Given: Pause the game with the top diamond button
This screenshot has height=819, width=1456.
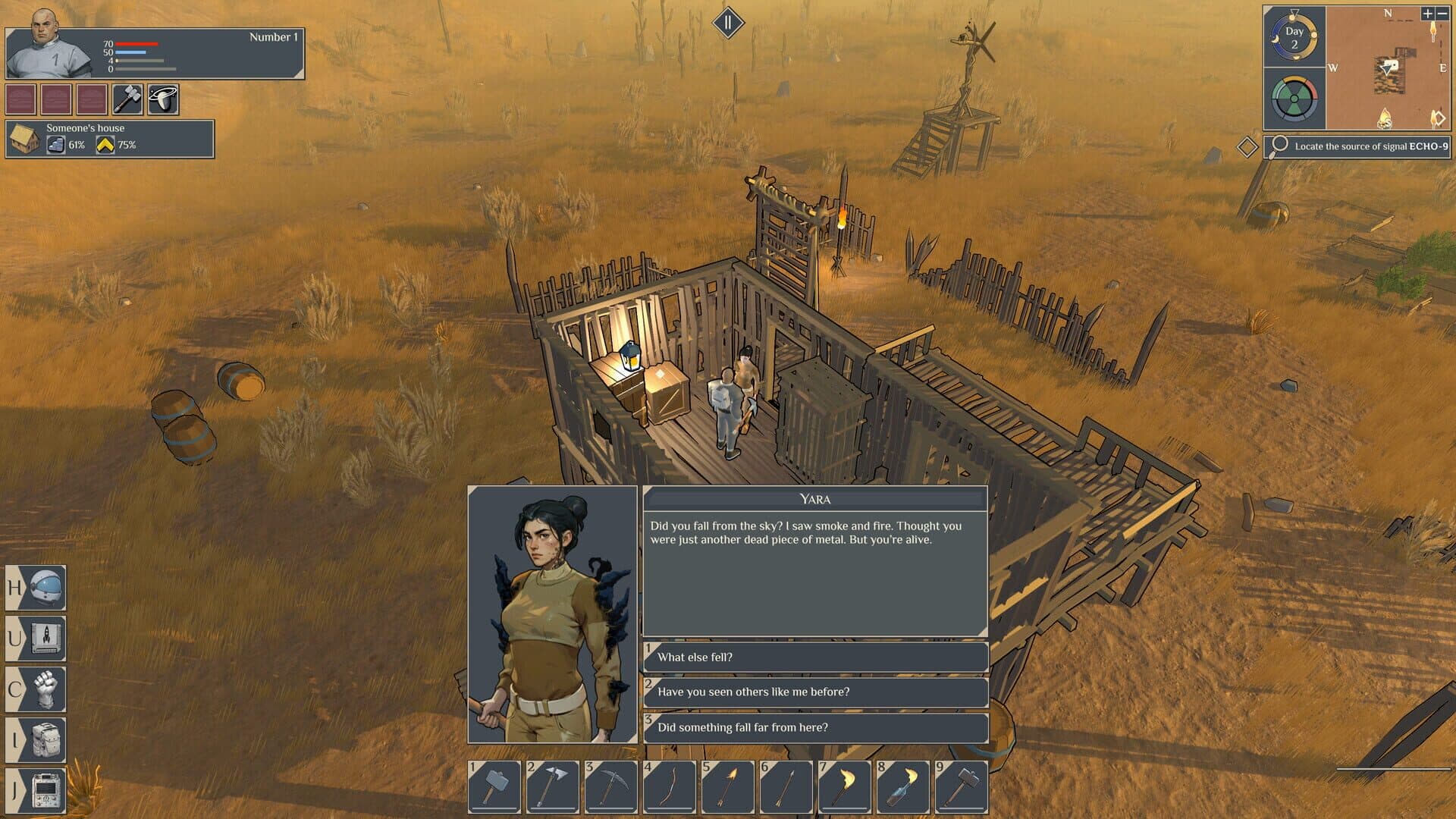Looking at the screenshot, I should click(x=728, y=23).
